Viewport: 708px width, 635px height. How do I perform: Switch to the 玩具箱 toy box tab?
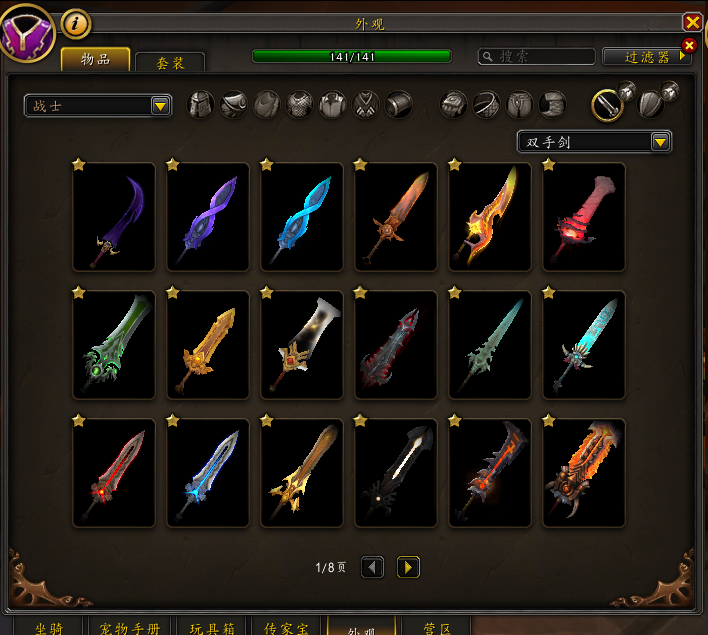click(x=211, y=628)
